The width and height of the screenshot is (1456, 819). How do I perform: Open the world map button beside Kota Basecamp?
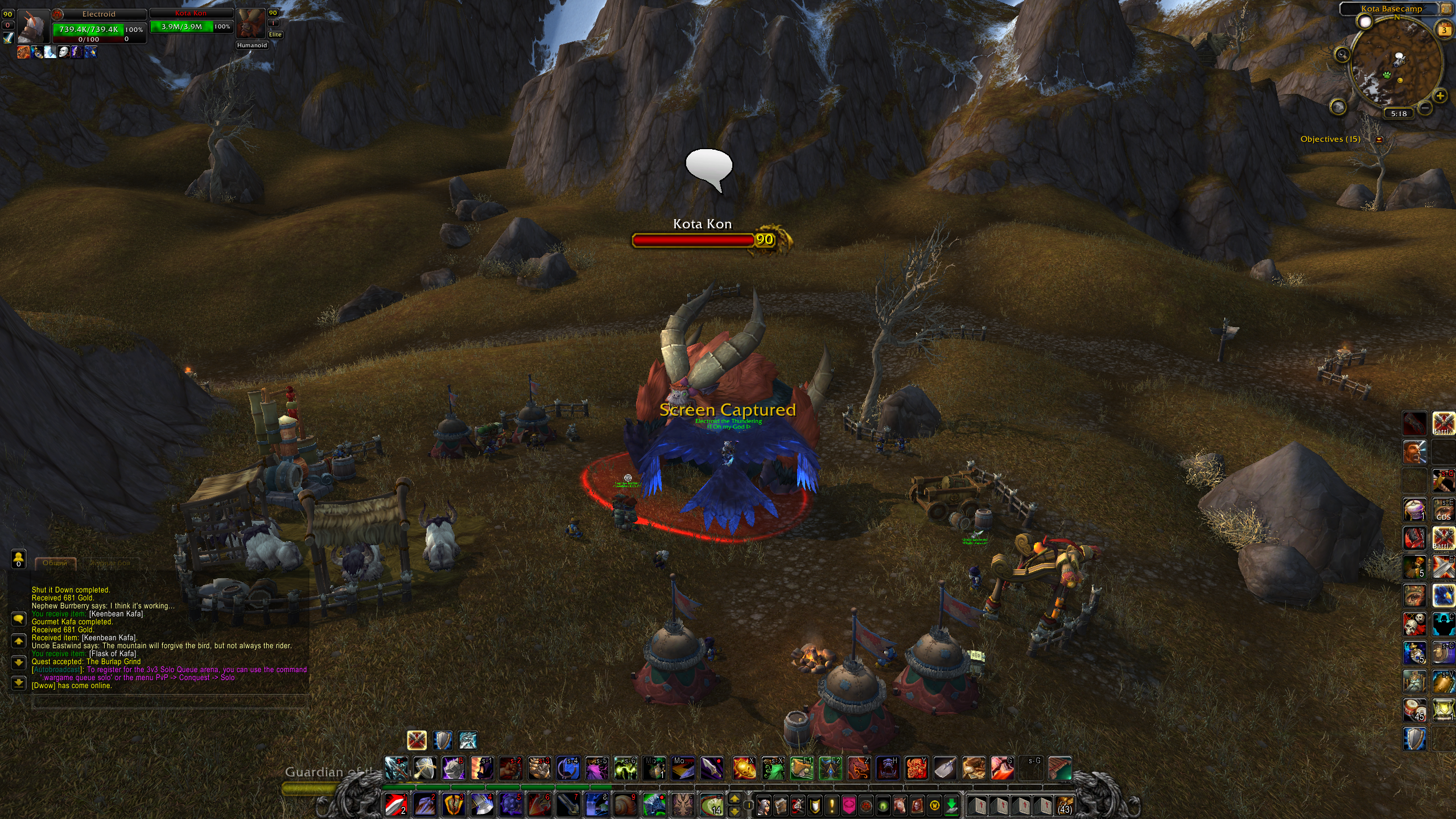(1445, 9)
